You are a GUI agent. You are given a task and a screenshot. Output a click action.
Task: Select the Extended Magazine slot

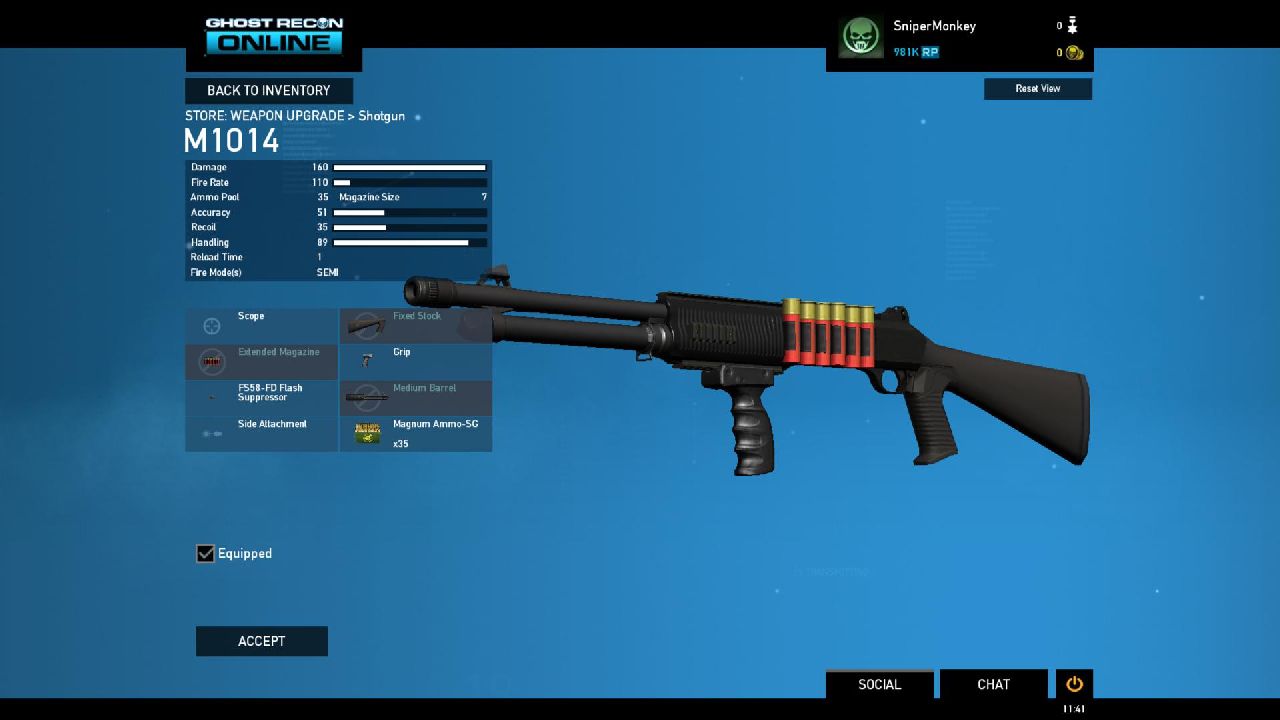(x=262, y=361)
